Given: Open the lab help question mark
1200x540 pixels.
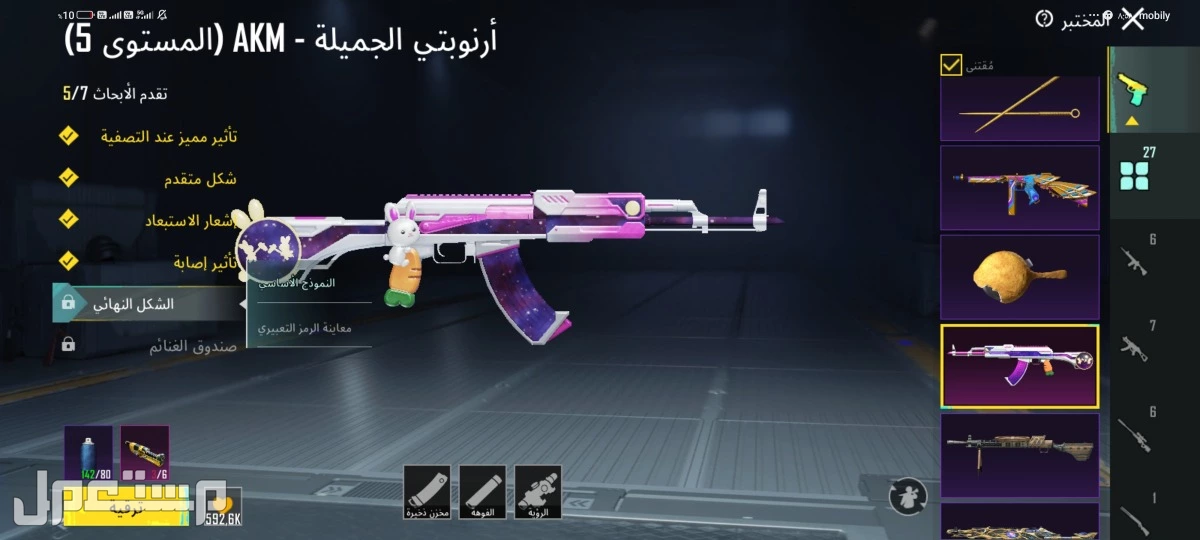Looking at the screenshot, I should click(1044, 19).
